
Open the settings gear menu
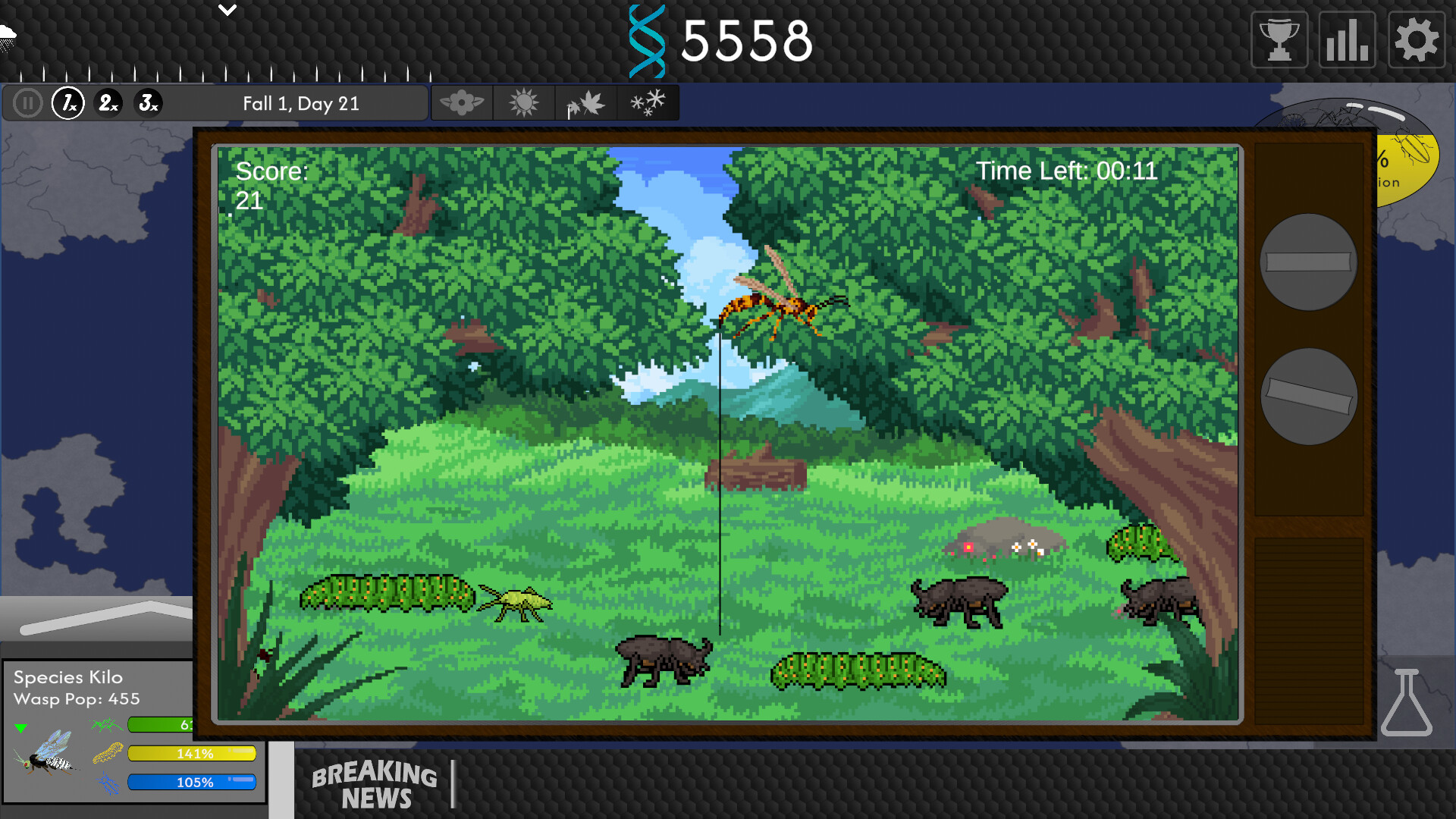(1415, 39)
